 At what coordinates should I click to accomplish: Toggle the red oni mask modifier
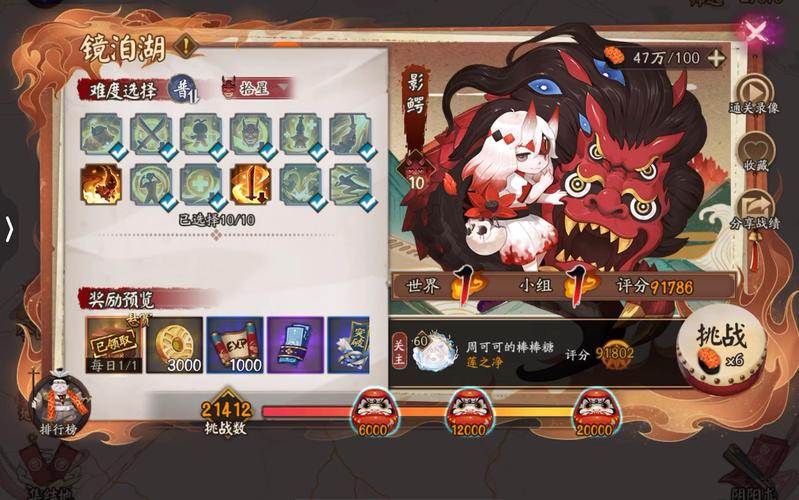pos(250,133)
